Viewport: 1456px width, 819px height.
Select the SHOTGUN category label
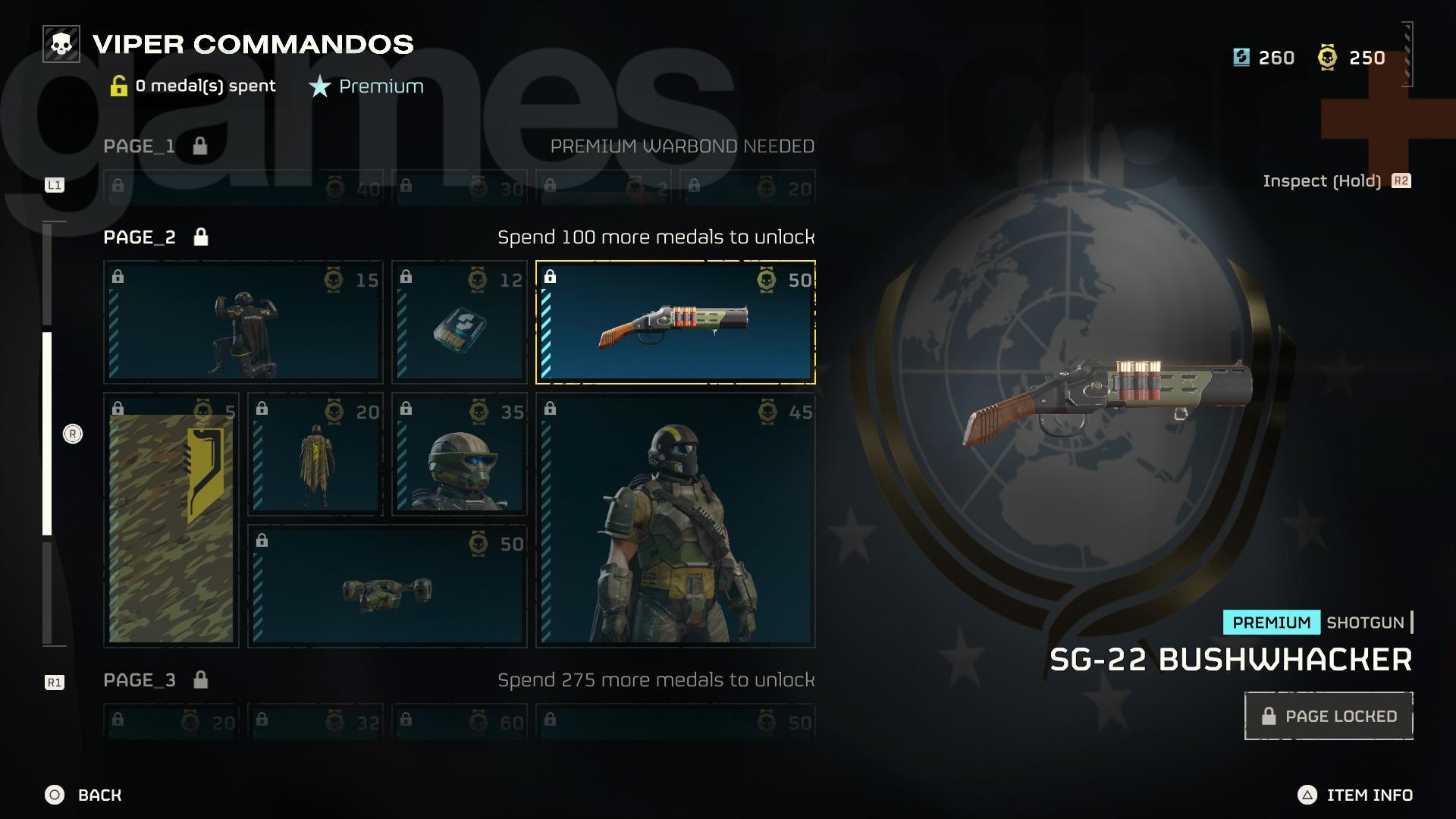(x=1365, y=623)
